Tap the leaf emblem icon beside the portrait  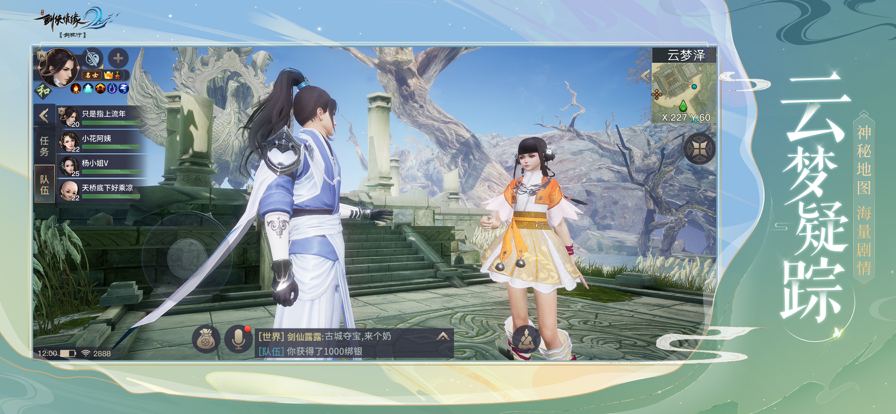pos(93,58)
